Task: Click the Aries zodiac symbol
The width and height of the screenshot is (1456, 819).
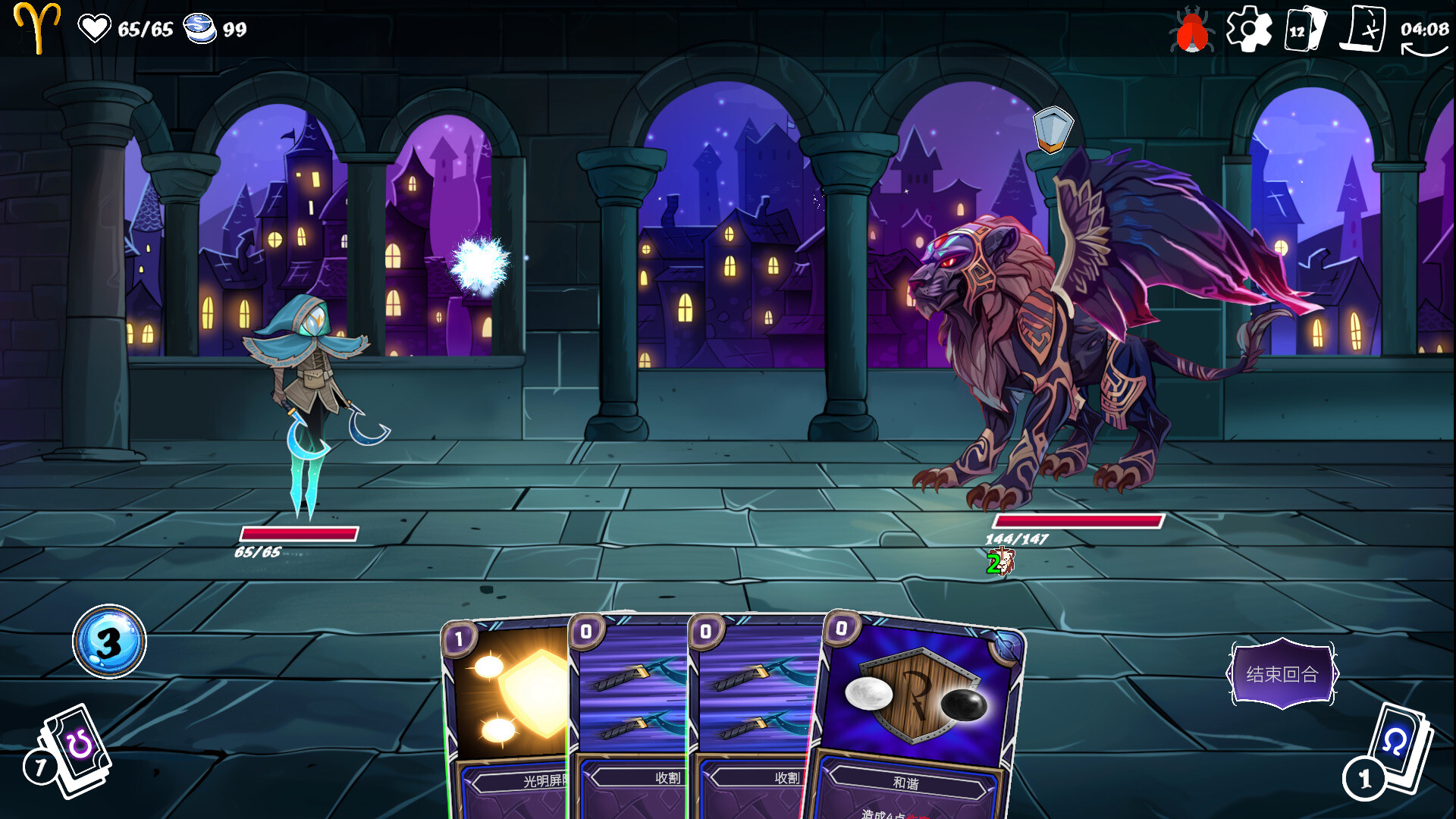Action: point(37,27)
